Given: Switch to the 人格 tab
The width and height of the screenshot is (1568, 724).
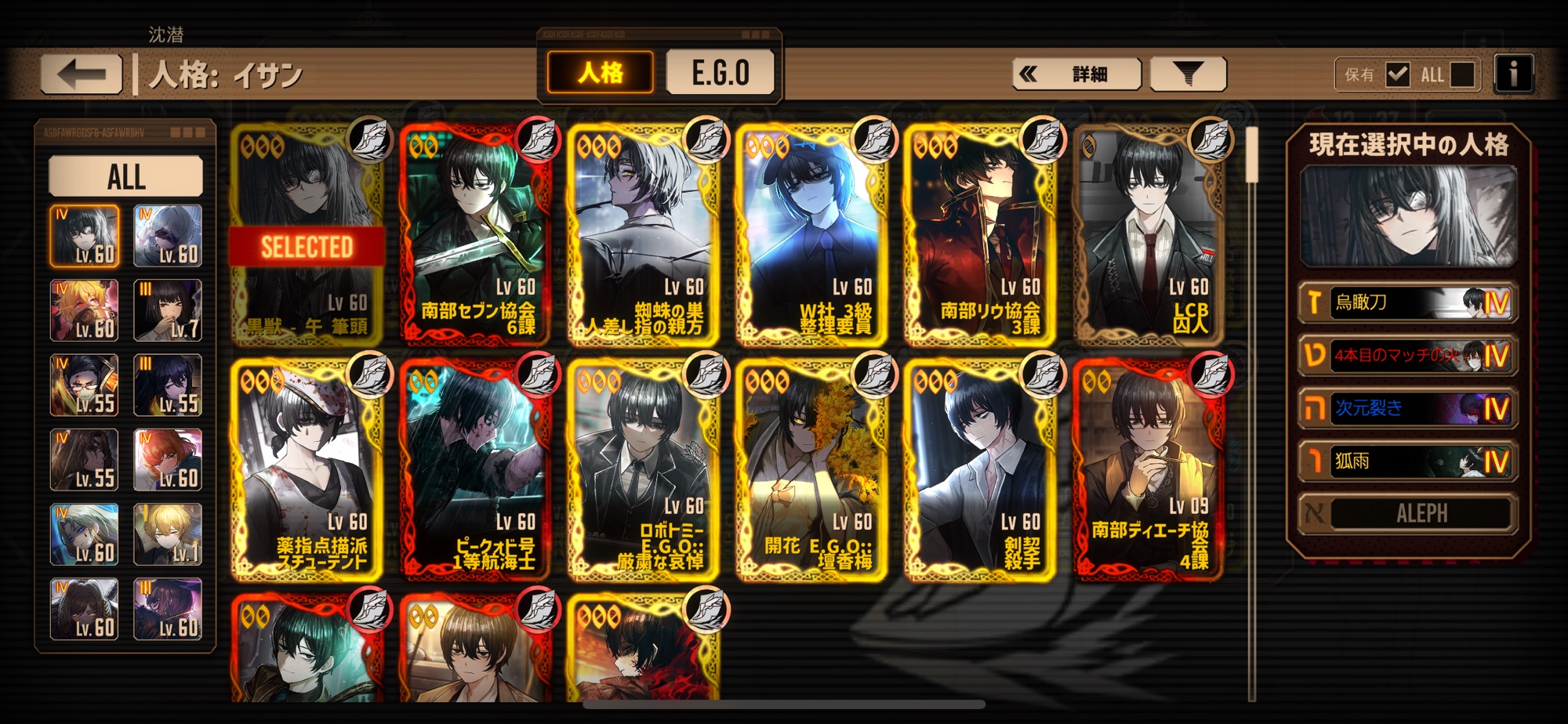Looking at the screenshot, I should [601, 73].
